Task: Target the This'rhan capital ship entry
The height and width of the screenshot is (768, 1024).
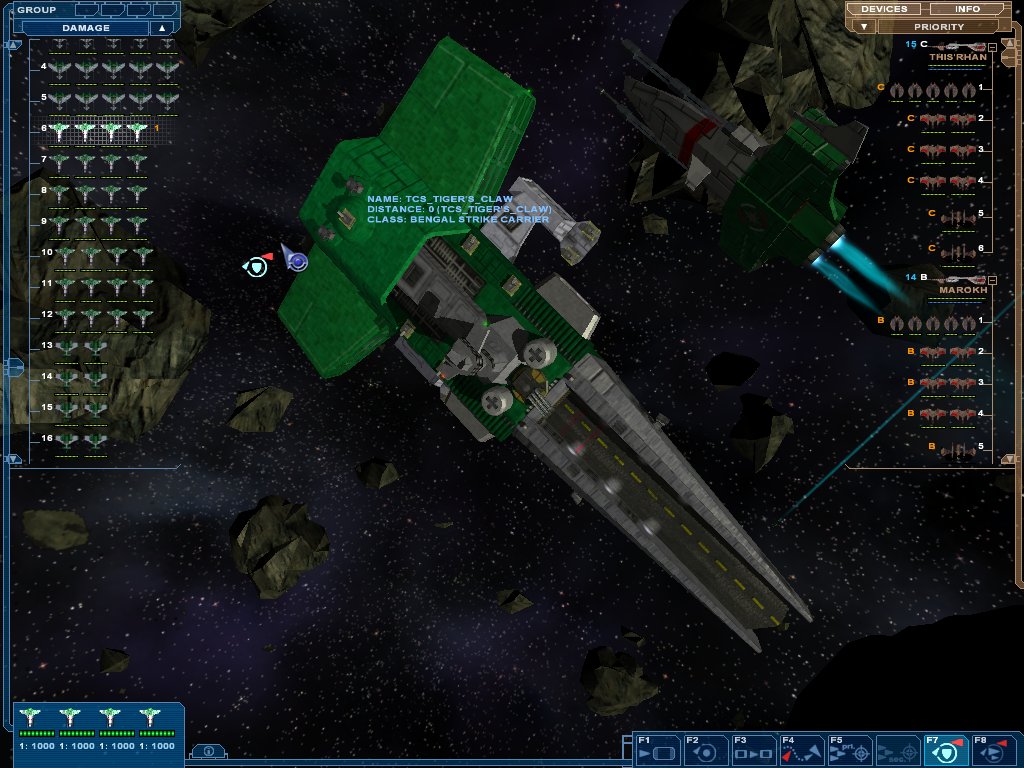Action: [x=958, y=48]
